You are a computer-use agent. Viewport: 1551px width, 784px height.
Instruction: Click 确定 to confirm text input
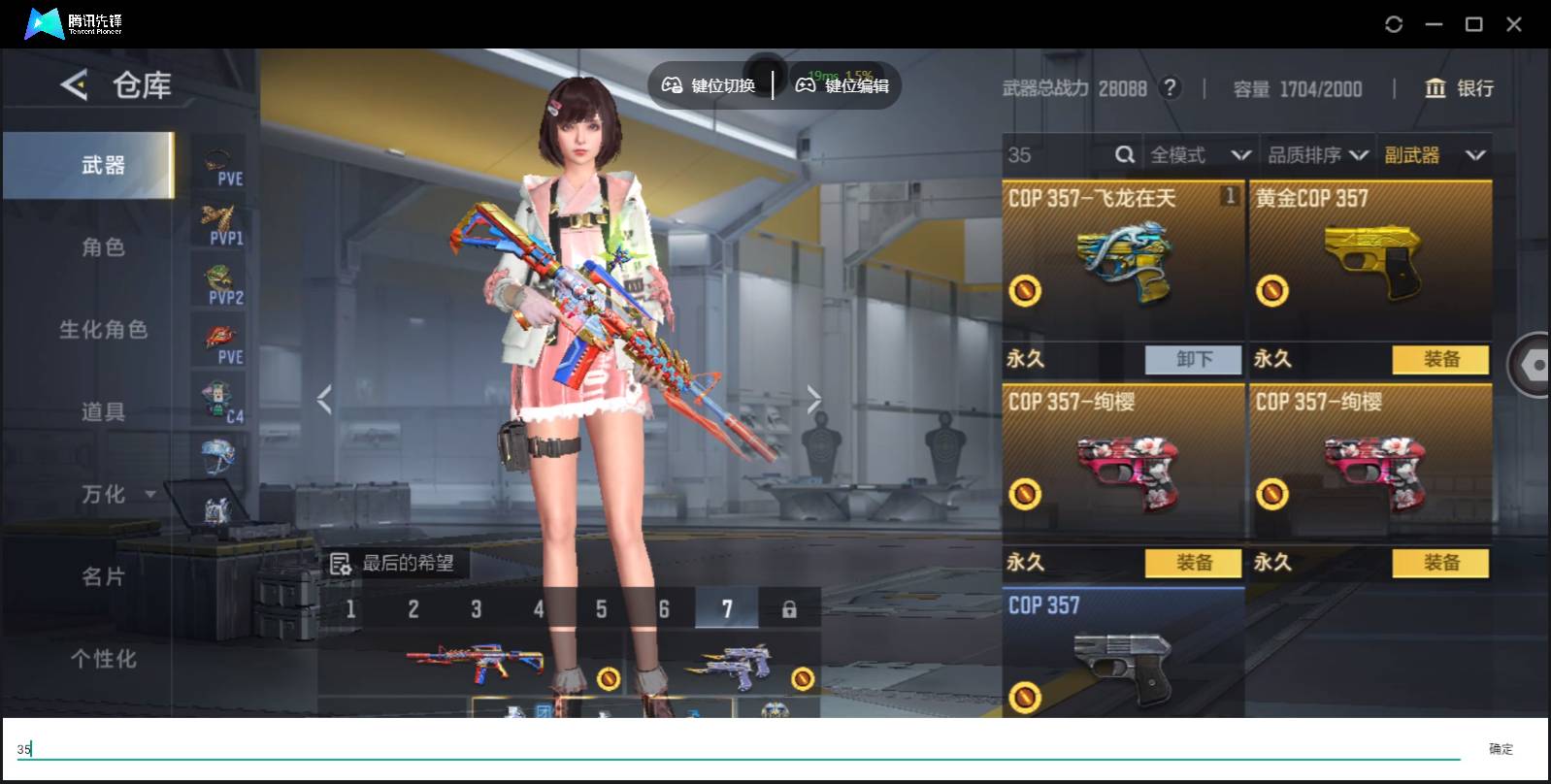(x=1501, y=748)
